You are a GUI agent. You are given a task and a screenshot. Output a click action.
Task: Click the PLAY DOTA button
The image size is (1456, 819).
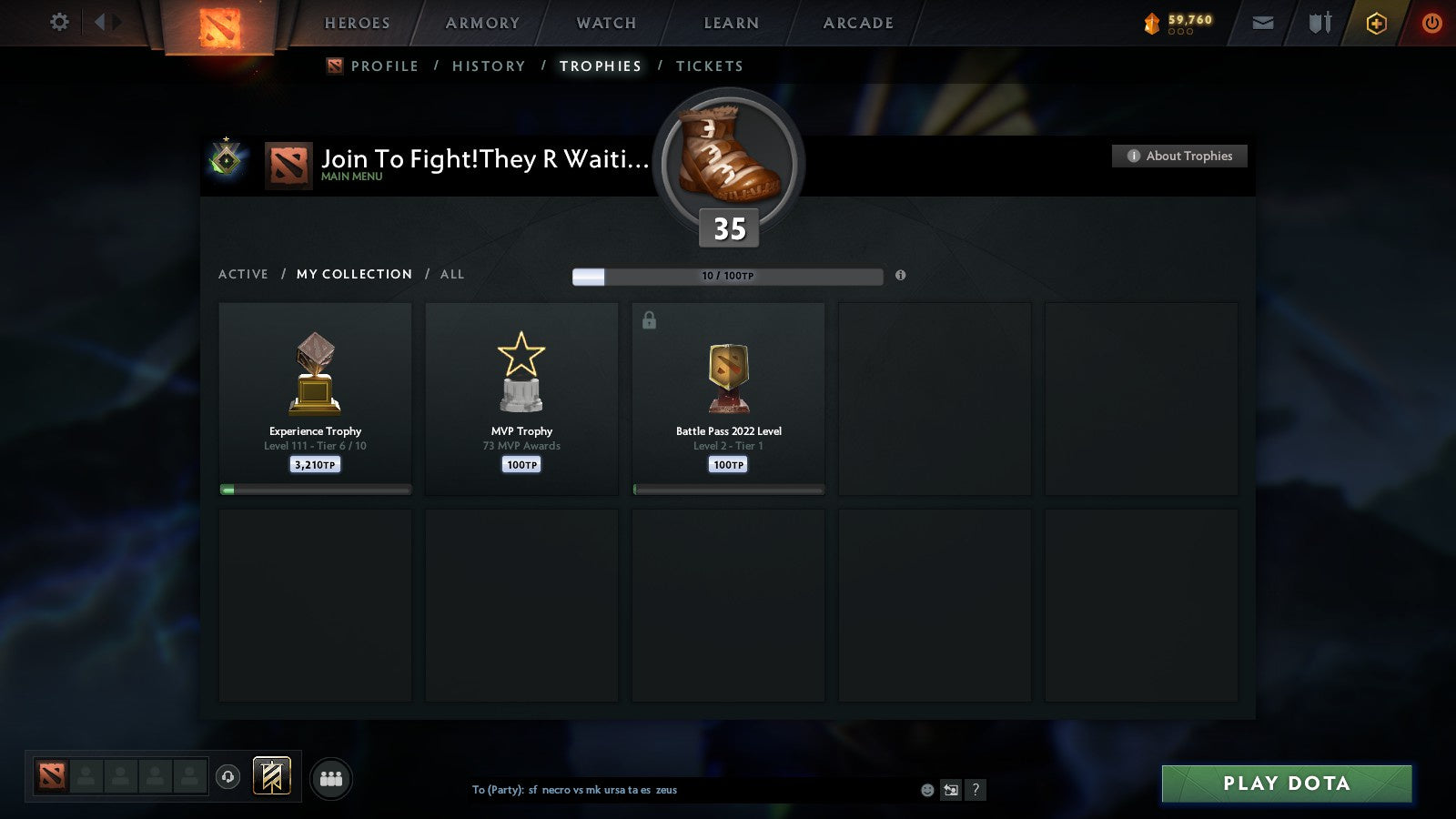(x=1286, y=784)
